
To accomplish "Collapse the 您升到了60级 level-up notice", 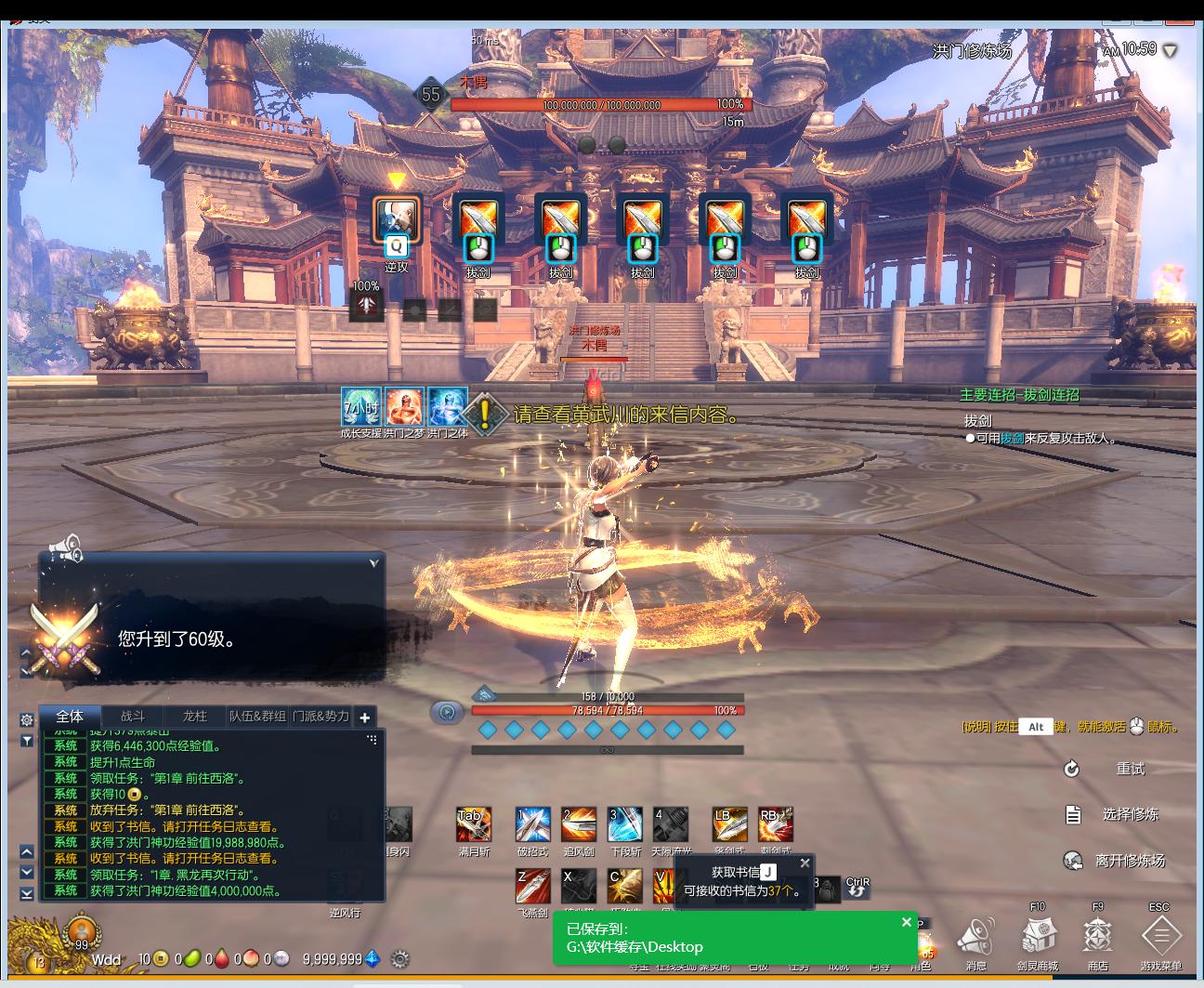I will pos(373,563).
